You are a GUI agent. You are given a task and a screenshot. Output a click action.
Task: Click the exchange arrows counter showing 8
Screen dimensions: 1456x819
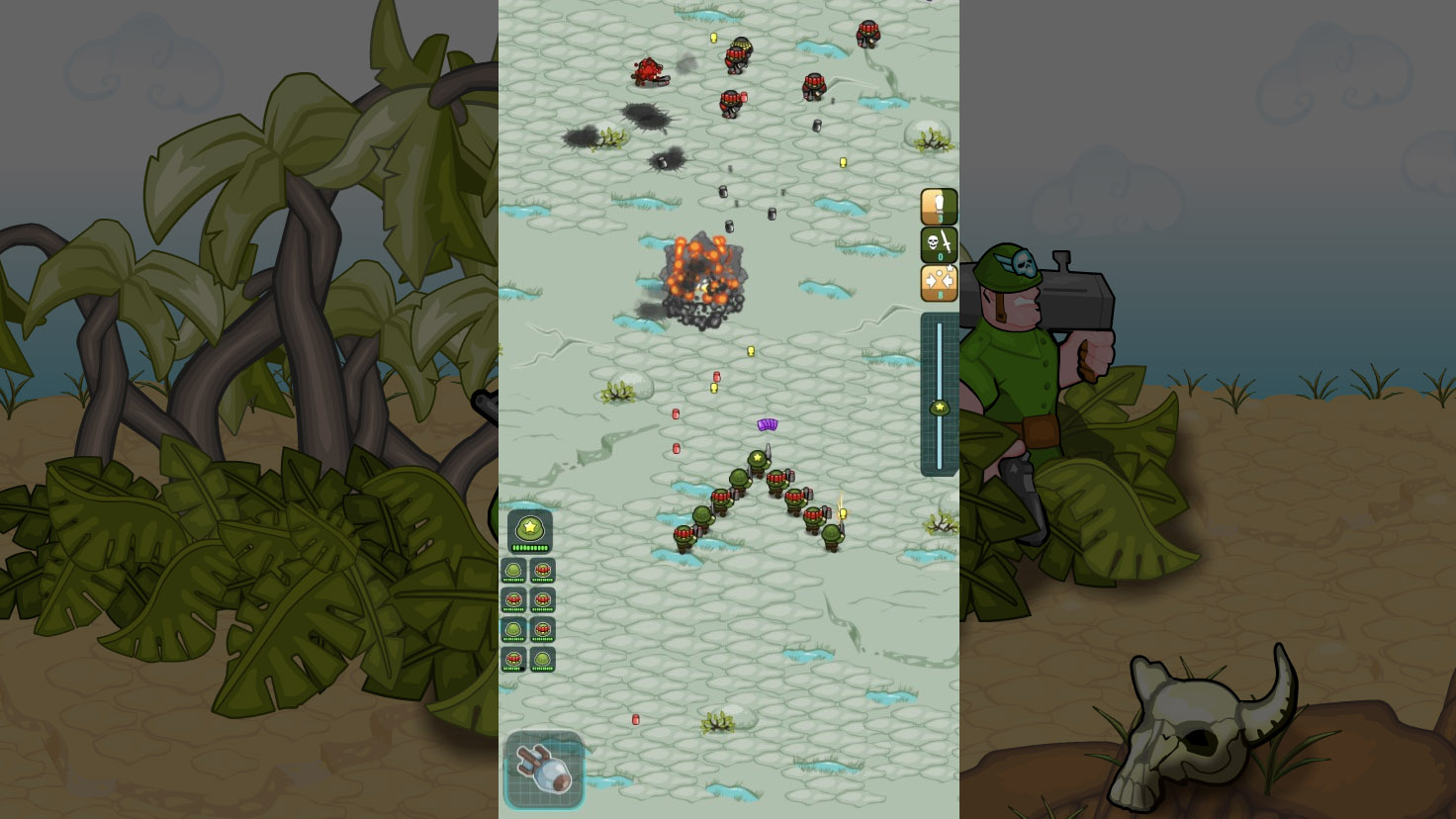938,283
